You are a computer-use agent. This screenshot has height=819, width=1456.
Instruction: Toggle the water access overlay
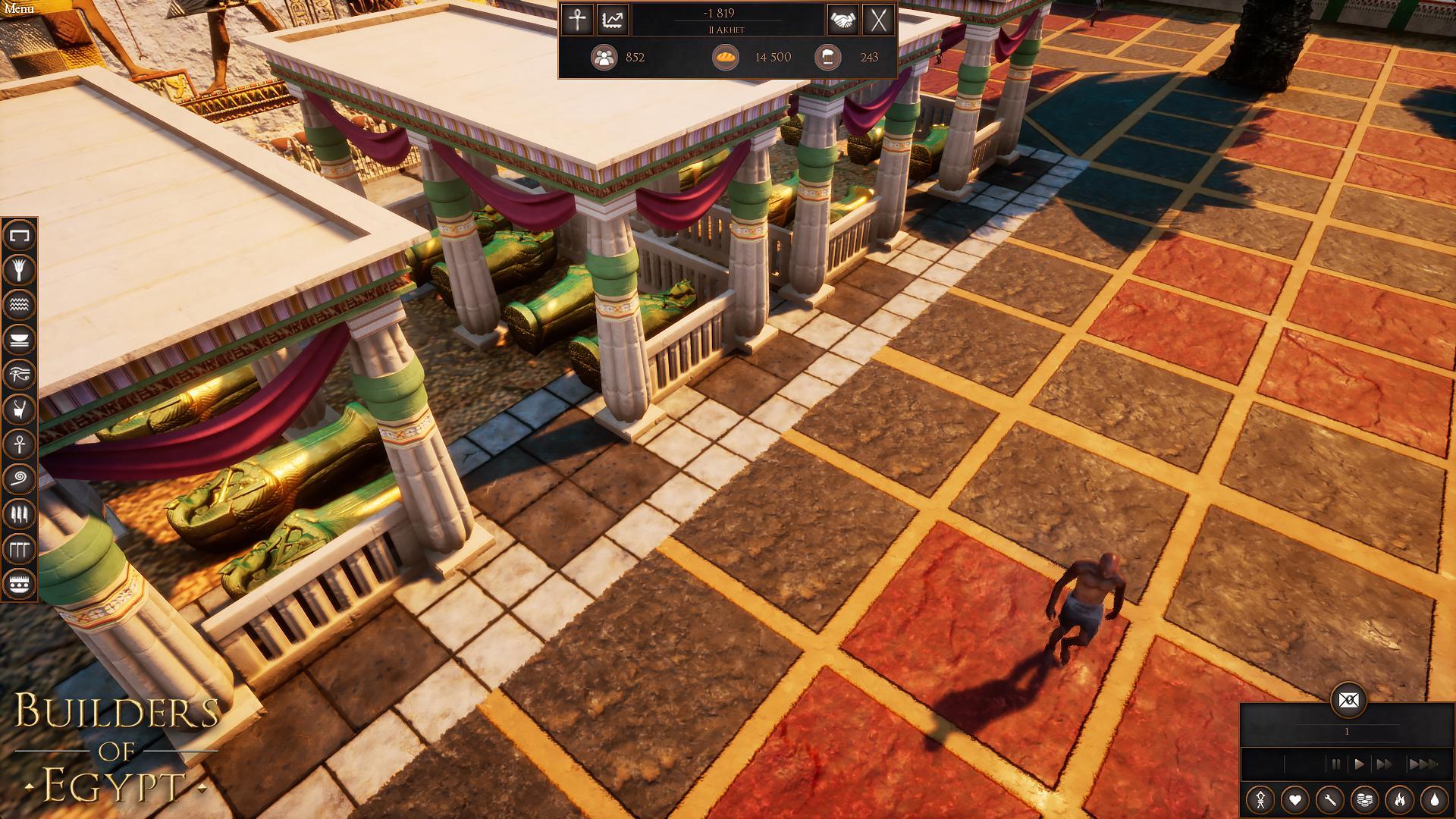1433,799
